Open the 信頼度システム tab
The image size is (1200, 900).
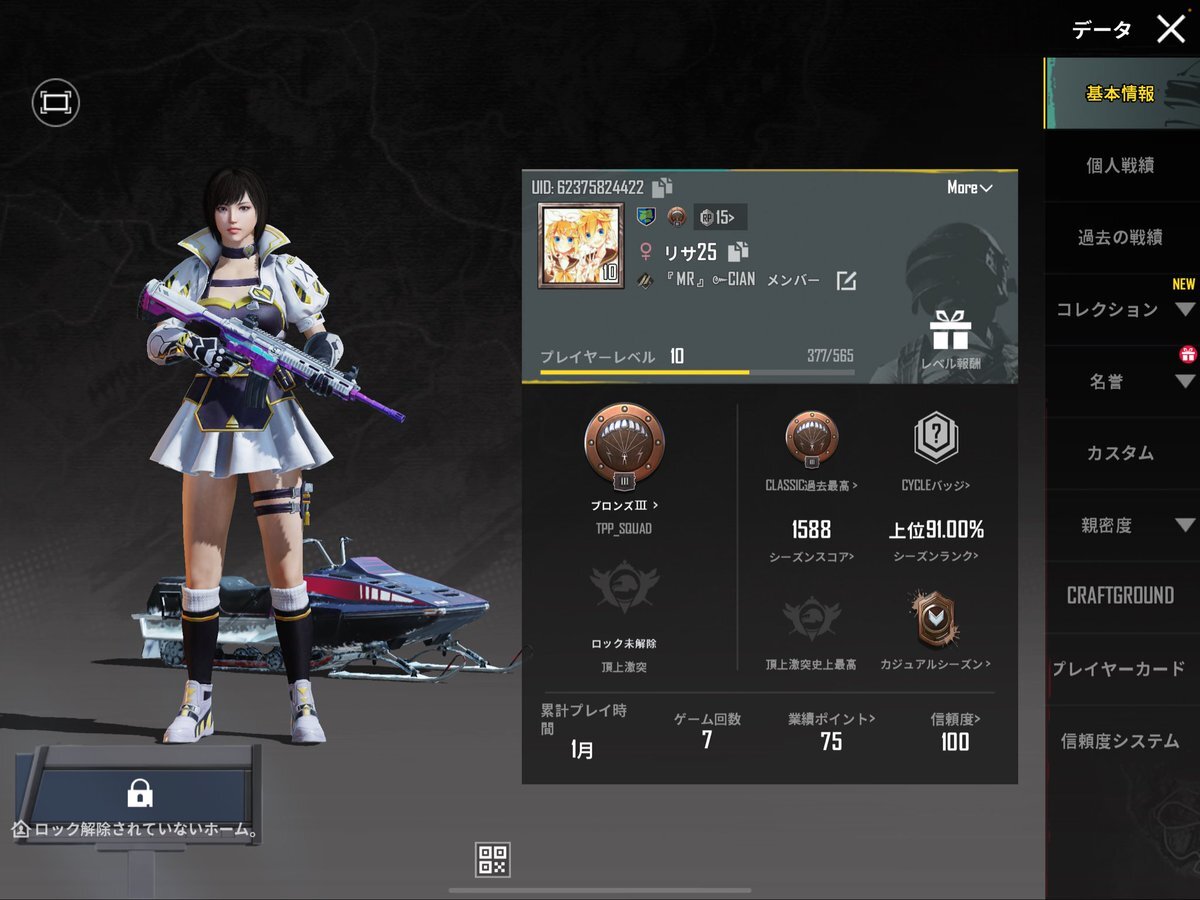[1120, 742]
